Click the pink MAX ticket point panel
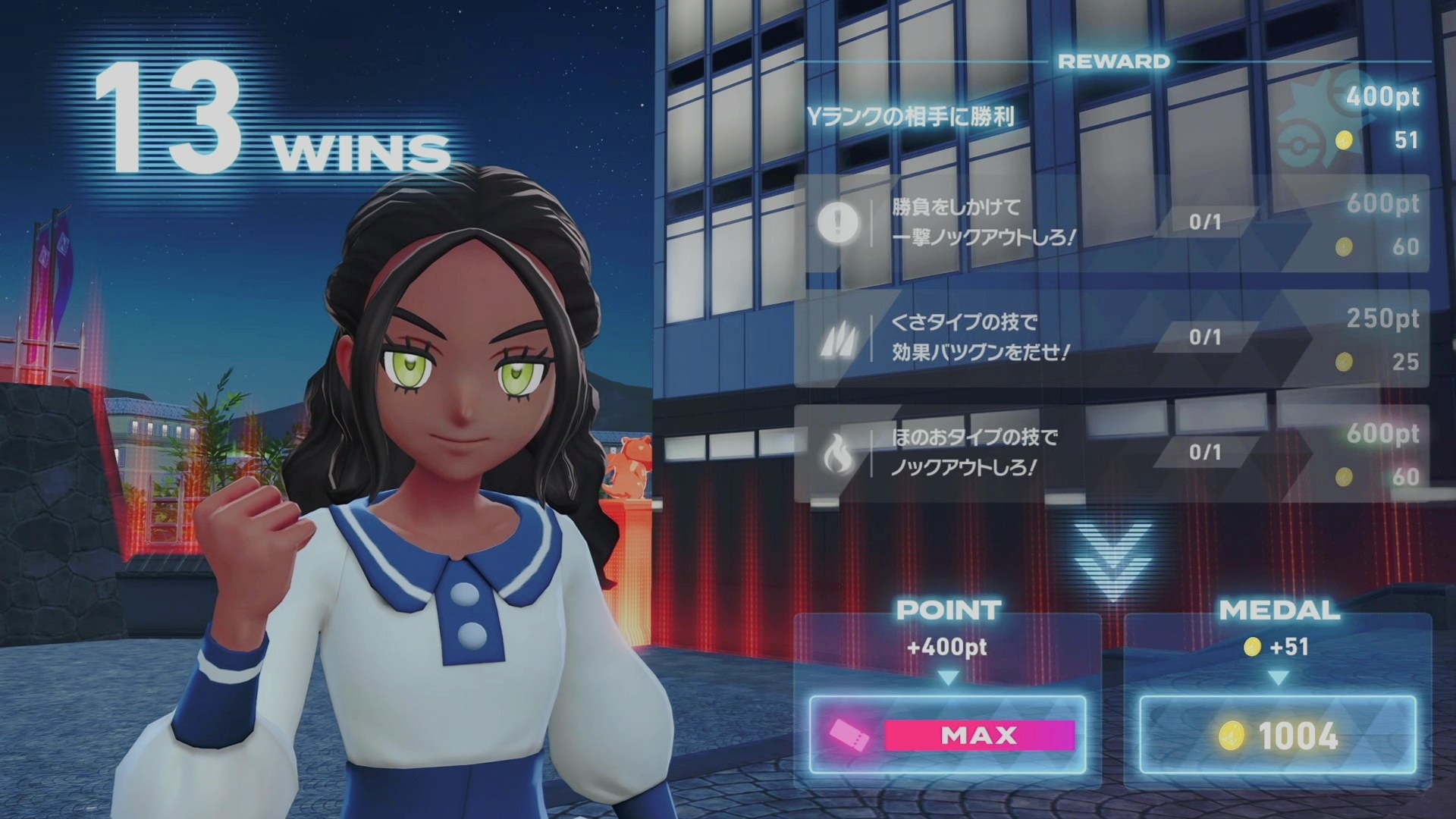1456x819 pixels. click(x=947, y=735)
